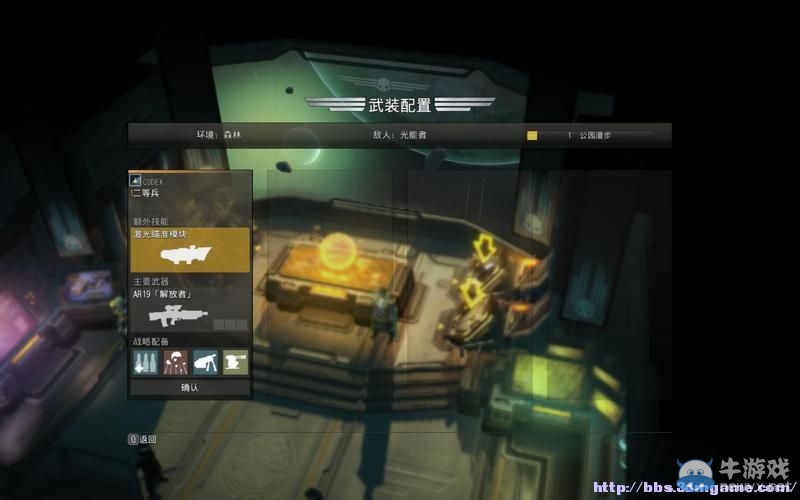This screenshot has height=500, width=800.
Task: Click the 确认 confirm button
Action: (190, 387)
